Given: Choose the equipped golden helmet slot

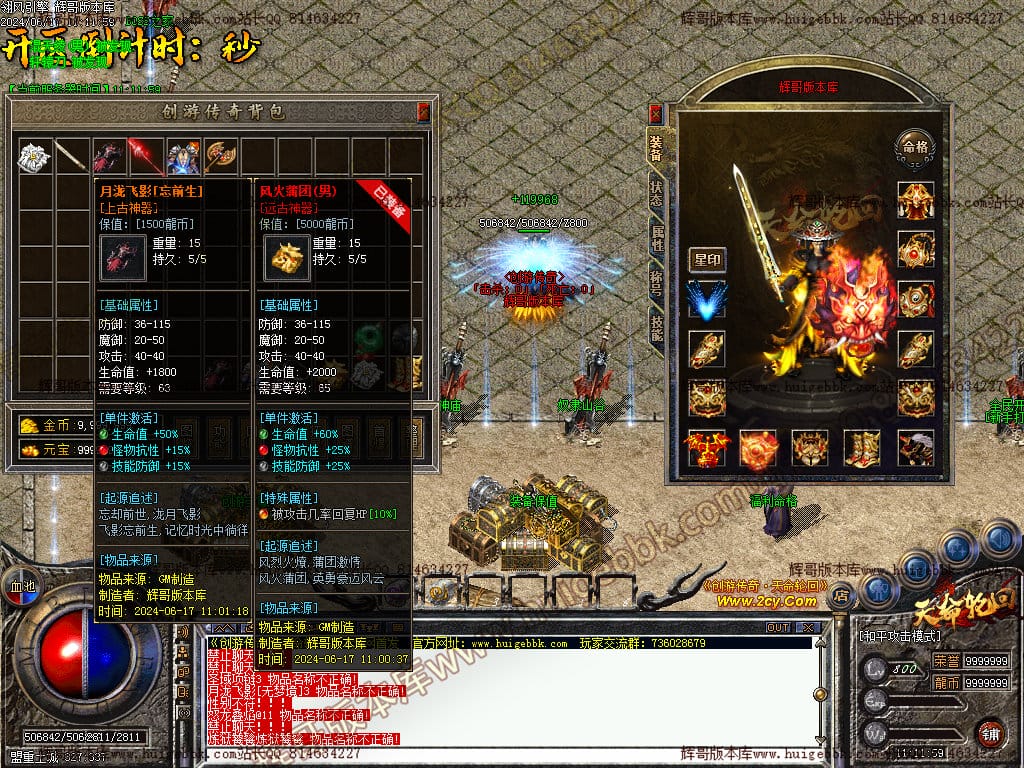Looking at the screenshot, I should click(915, 198).
